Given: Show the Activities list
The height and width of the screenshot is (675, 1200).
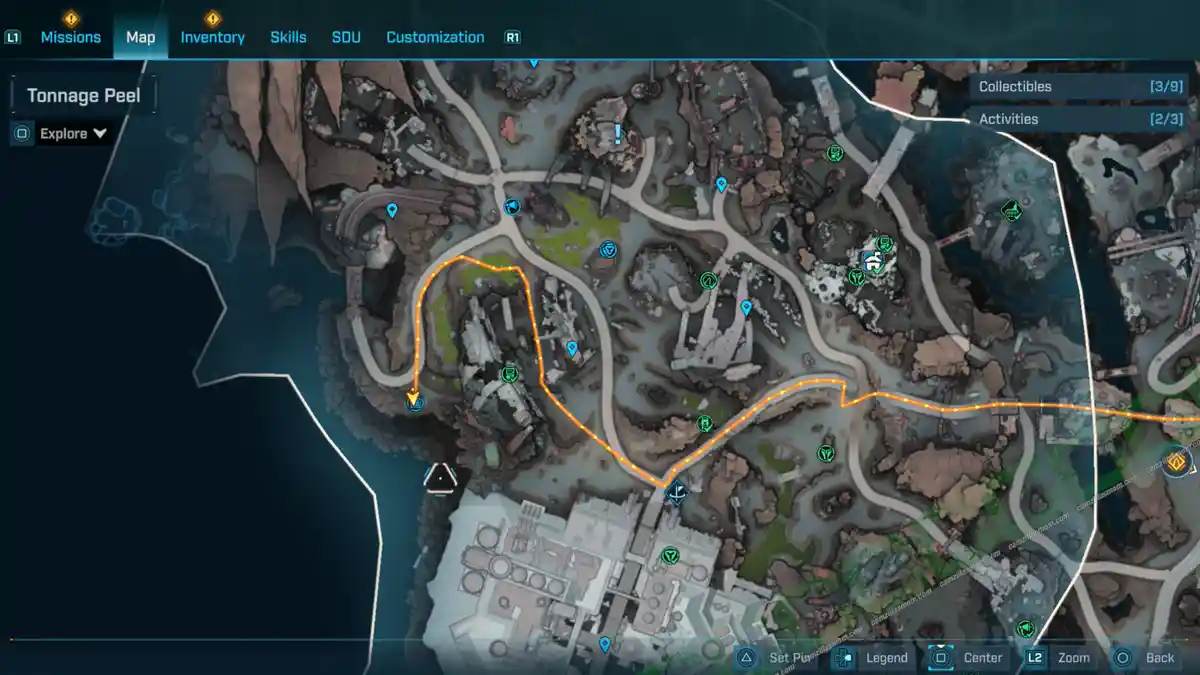Looking at the screenshot, I should pos(1078,119).
